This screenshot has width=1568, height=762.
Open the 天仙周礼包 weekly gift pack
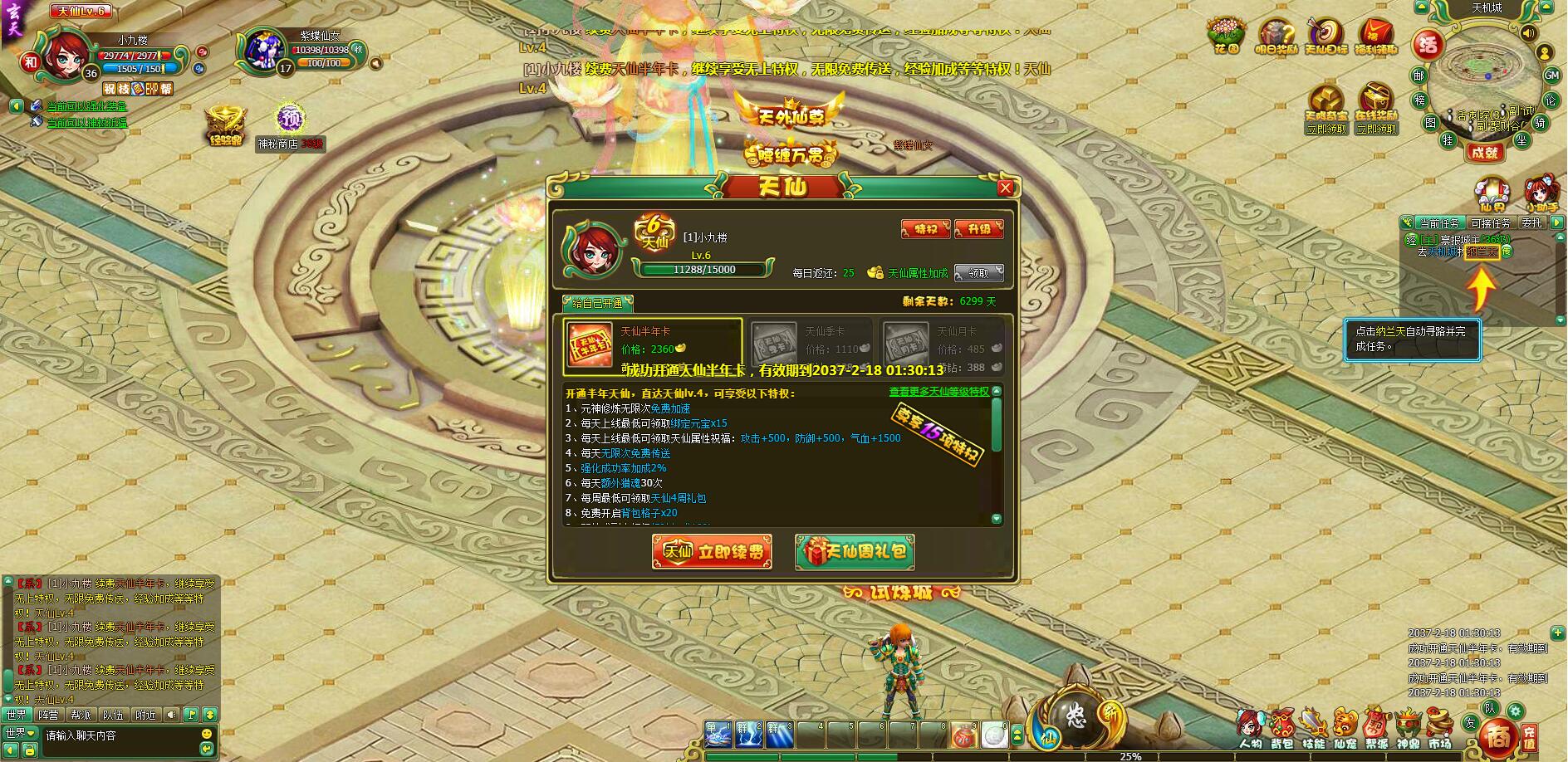(855, 552)
